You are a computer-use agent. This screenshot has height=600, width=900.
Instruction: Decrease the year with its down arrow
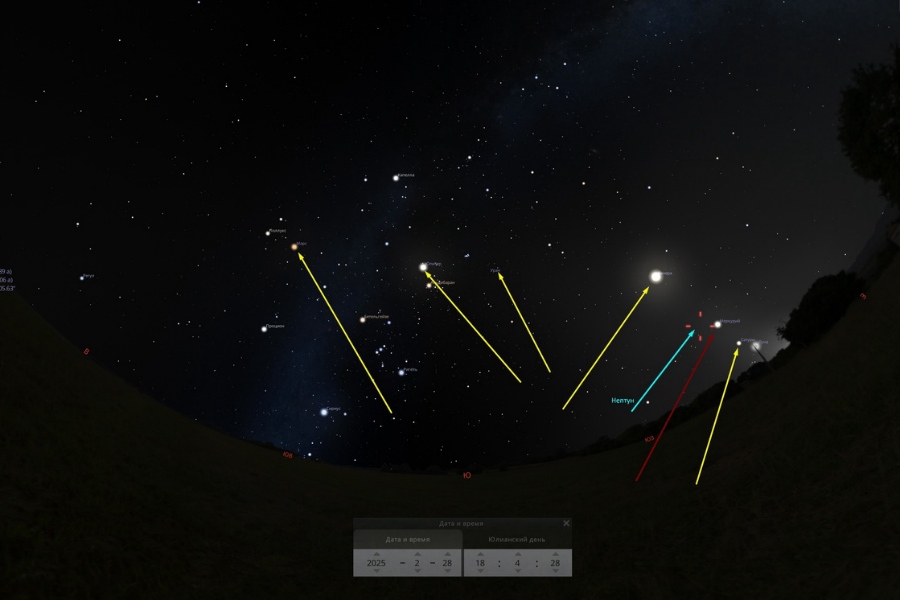(x=376, y=573)
